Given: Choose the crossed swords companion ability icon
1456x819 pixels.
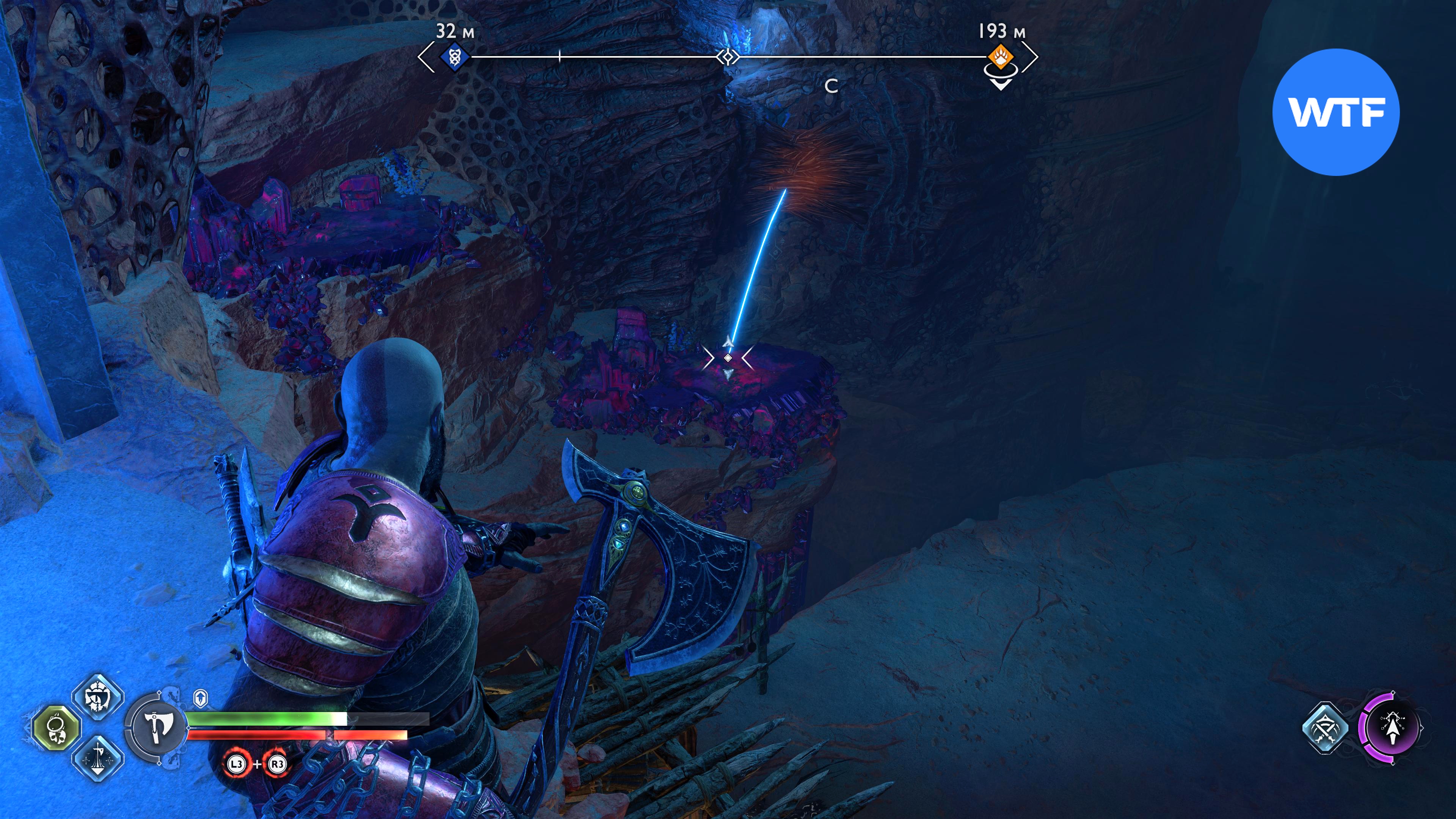Looking at the screenshot, I should (x=1326, y=728).
